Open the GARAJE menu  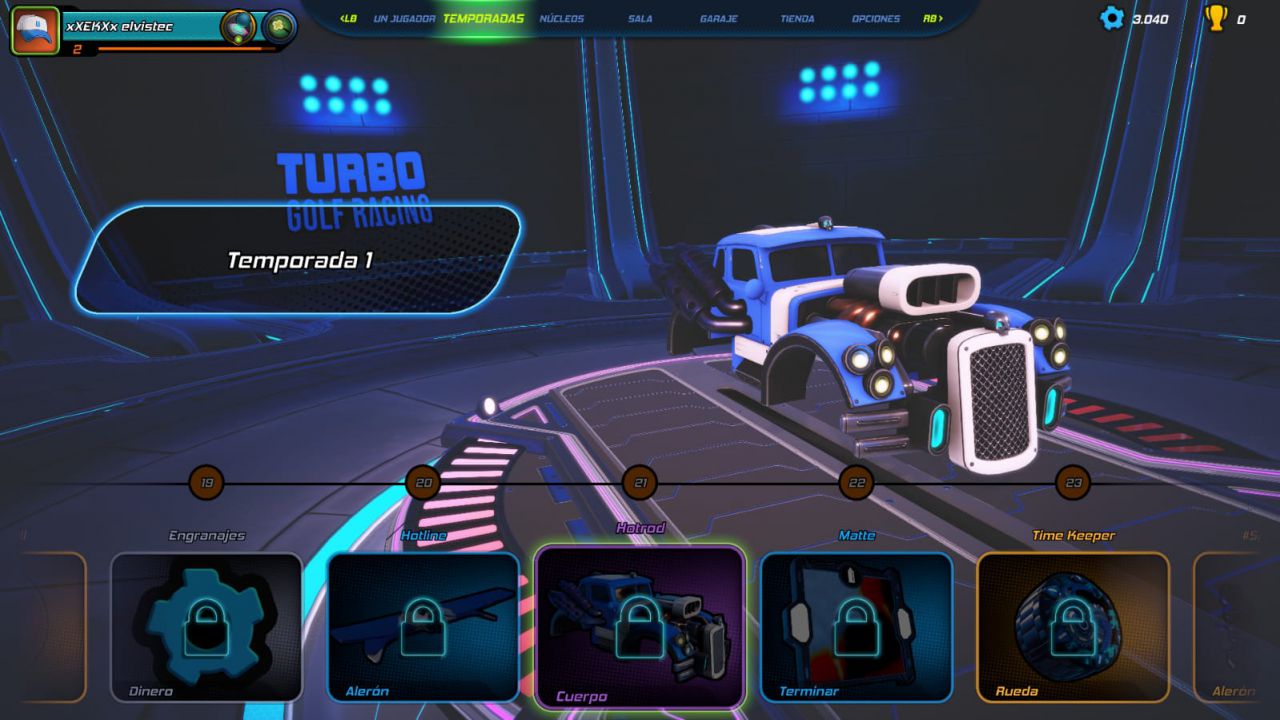[719, 18]
